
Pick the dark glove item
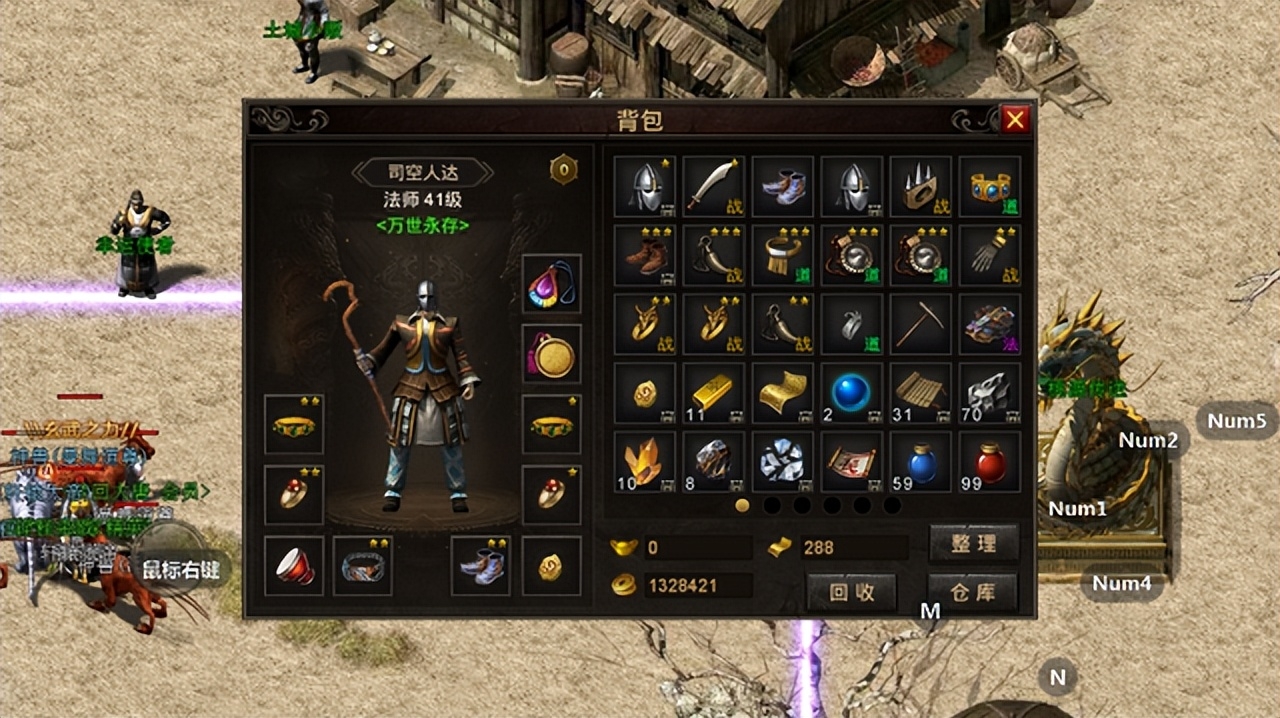click(x=990, y=255)
